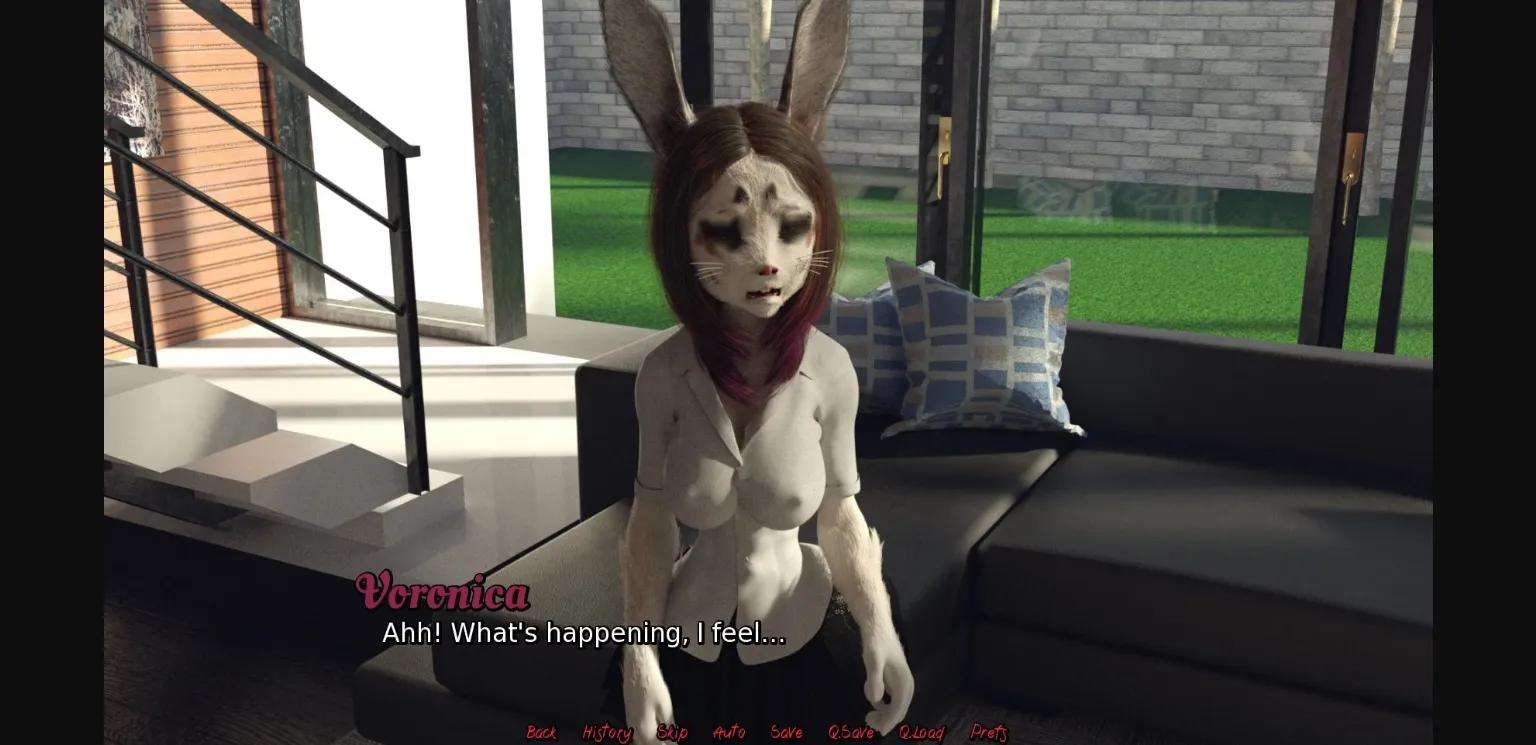Image resolution: width=1536 pixels, height=745 pixels.
Task: Toggle Auto-forward reading mode
Action: tap(729, 732)
